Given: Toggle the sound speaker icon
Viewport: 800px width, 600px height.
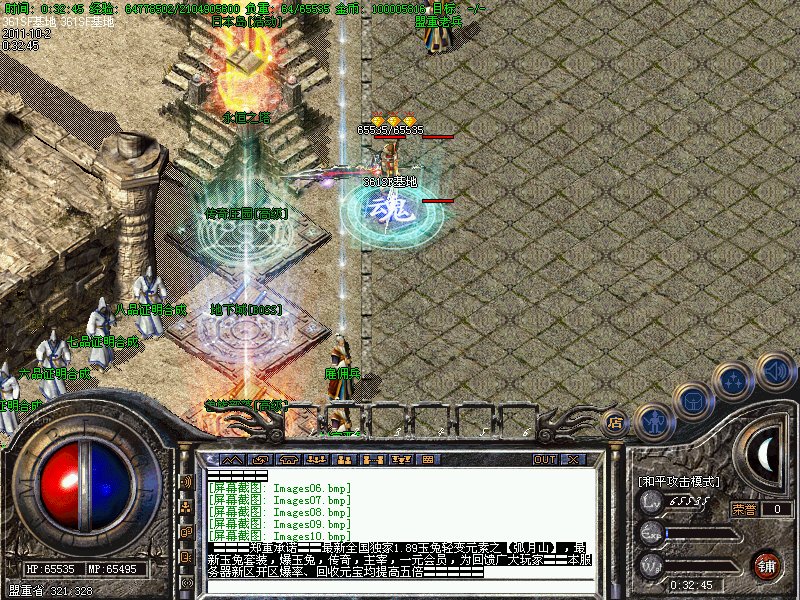Looking at the screenshot, I should (x=775, y=372).
